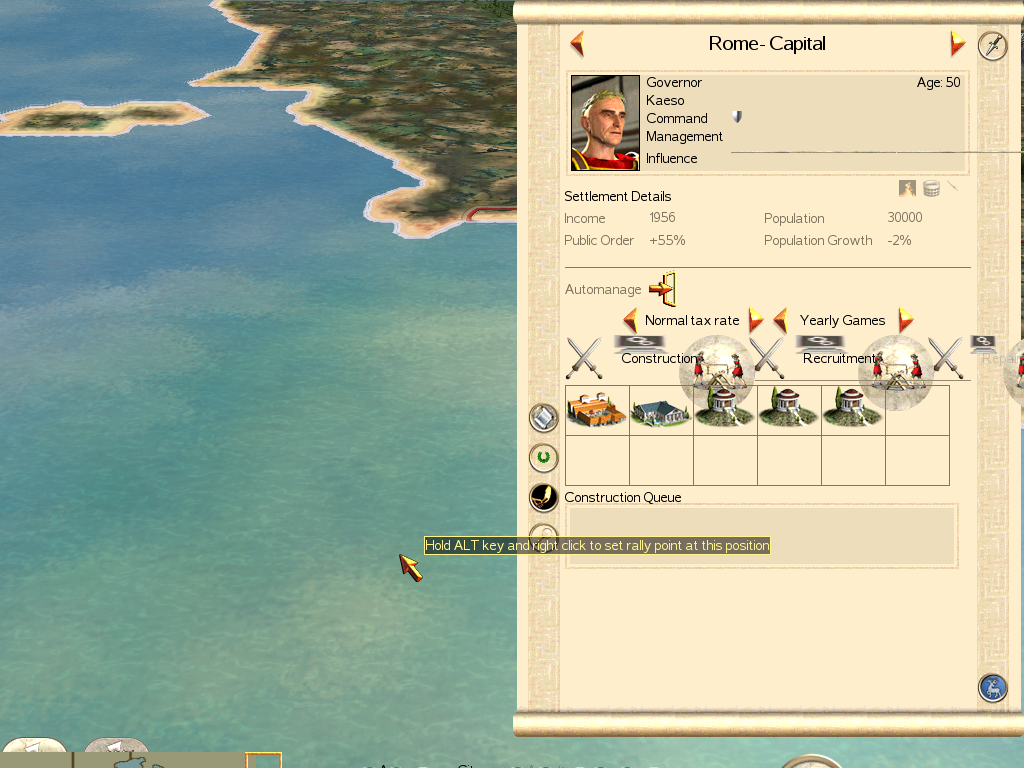Increase games frequency with the right arrow

tap(905, 320)
